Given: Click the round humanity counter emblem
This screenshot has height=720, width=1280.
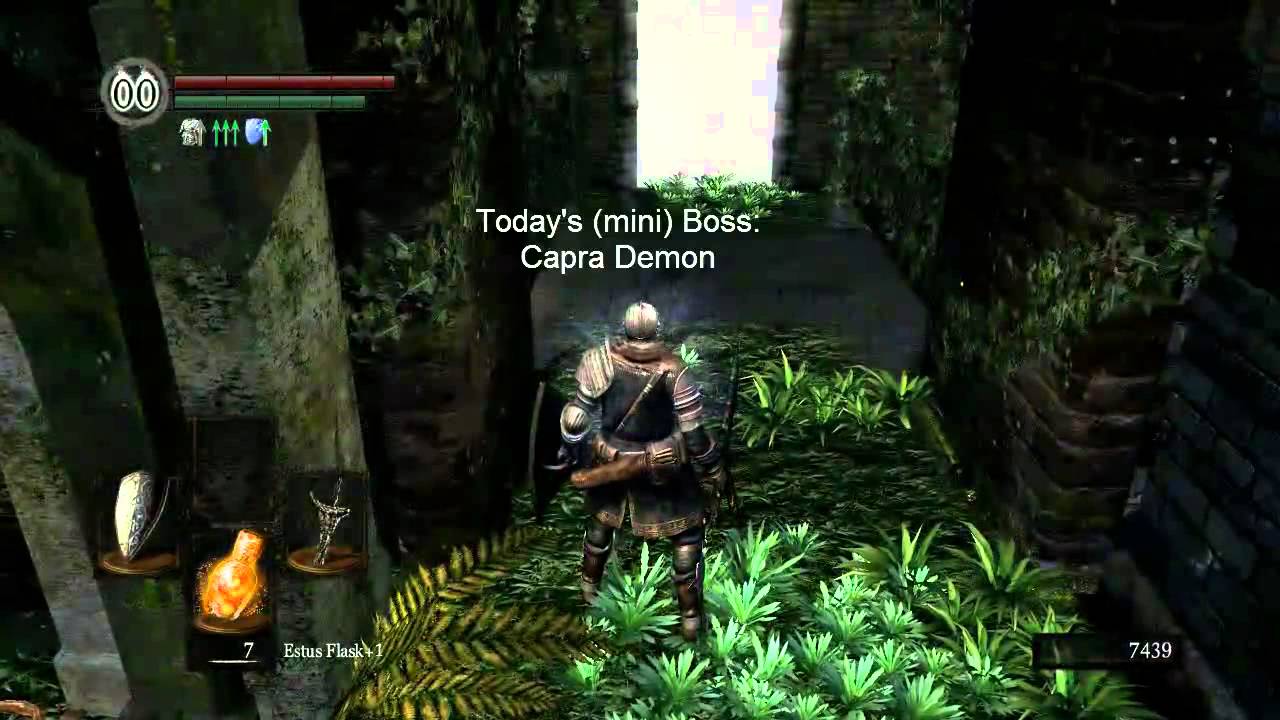Looking at the screenshot, I should click(x=135, y=93).
